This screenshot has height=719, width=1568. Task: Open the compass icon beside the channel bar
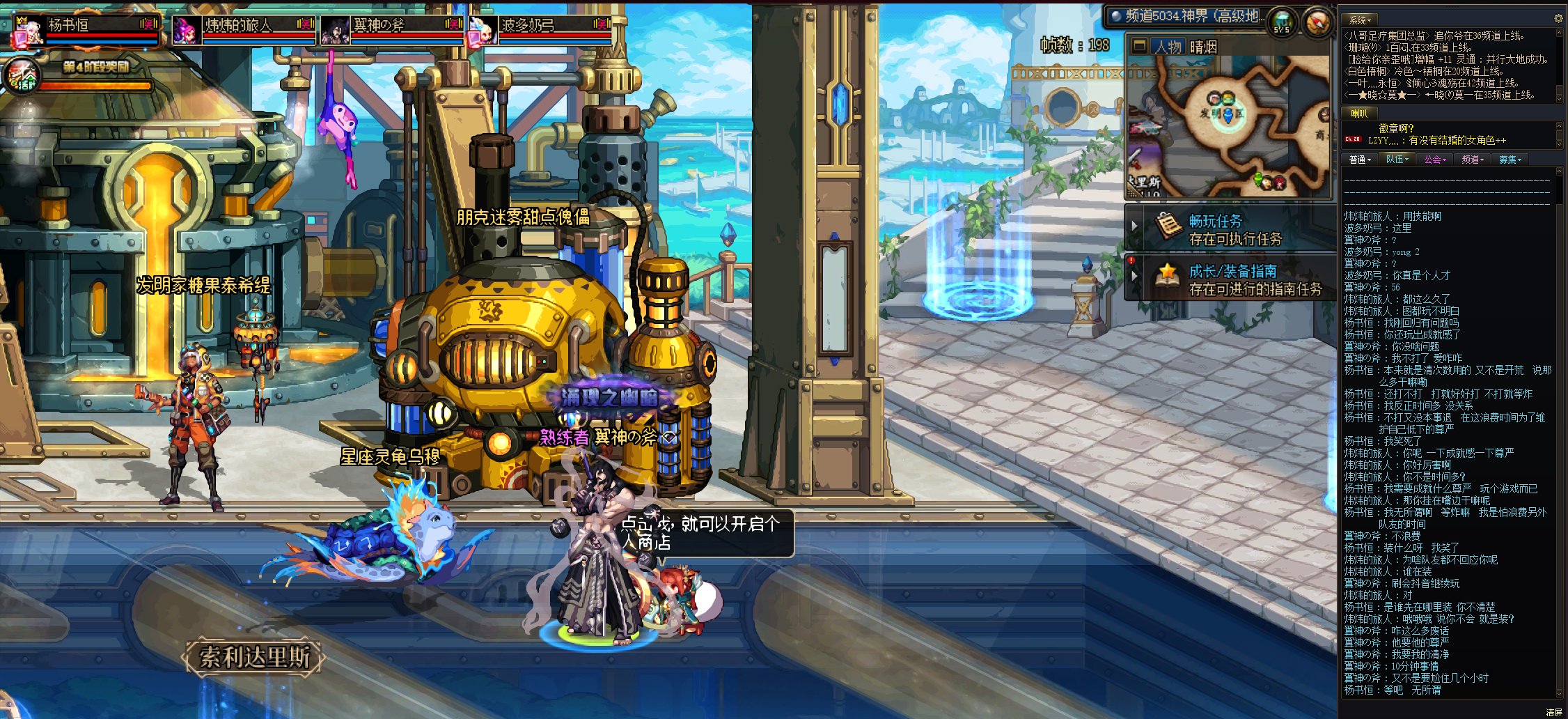pyautogui.click(x=1315, y=23)
